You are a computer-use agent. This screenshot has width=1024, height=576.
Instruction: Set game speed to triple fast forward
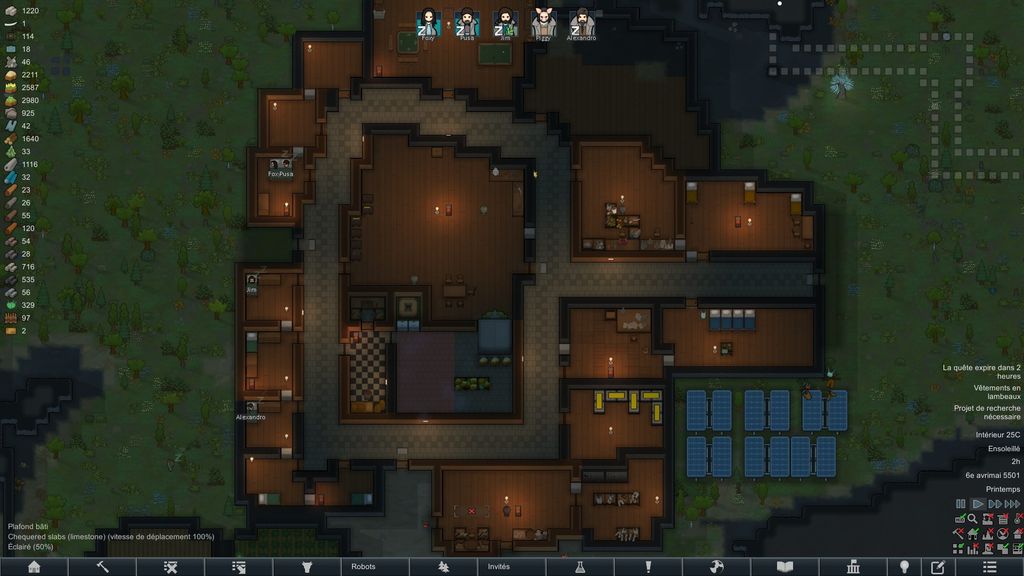pyautogui.click(x=1013, y=504)
